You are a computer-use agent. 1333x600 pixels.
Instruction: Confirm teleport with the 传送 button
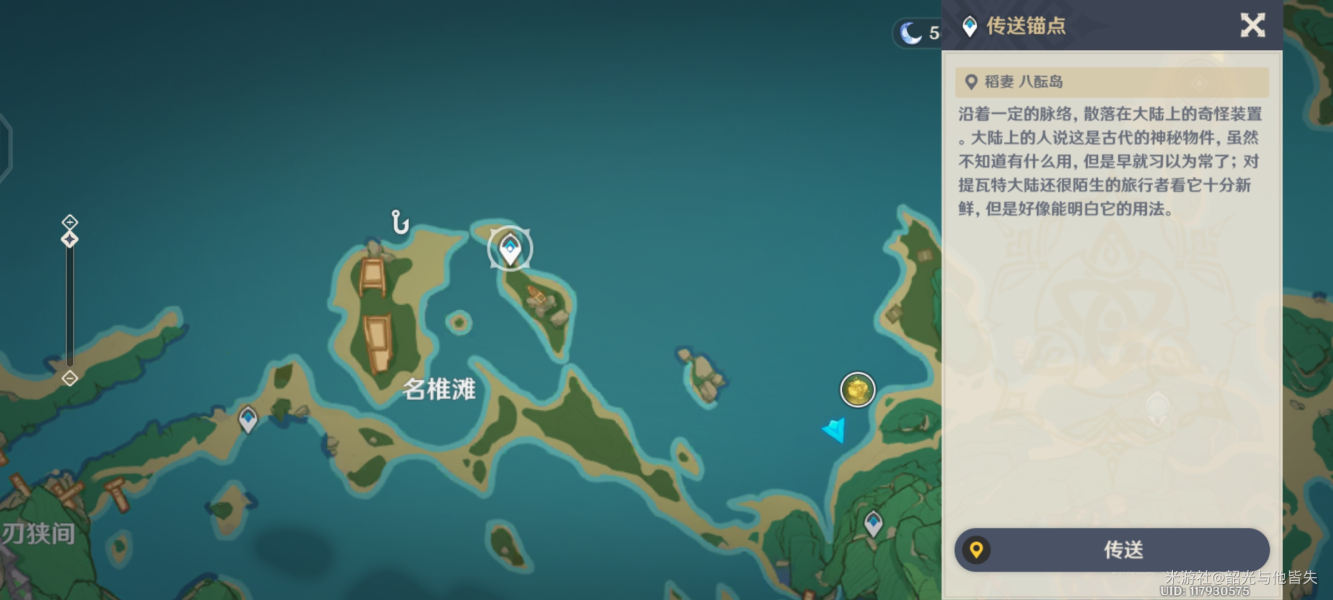(x=1112, y=550)
